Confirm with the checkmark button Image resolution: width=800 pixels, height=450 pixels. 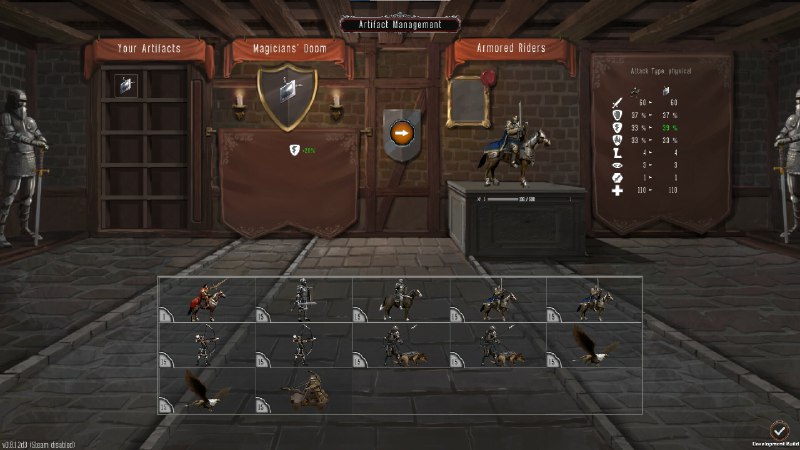780,428
